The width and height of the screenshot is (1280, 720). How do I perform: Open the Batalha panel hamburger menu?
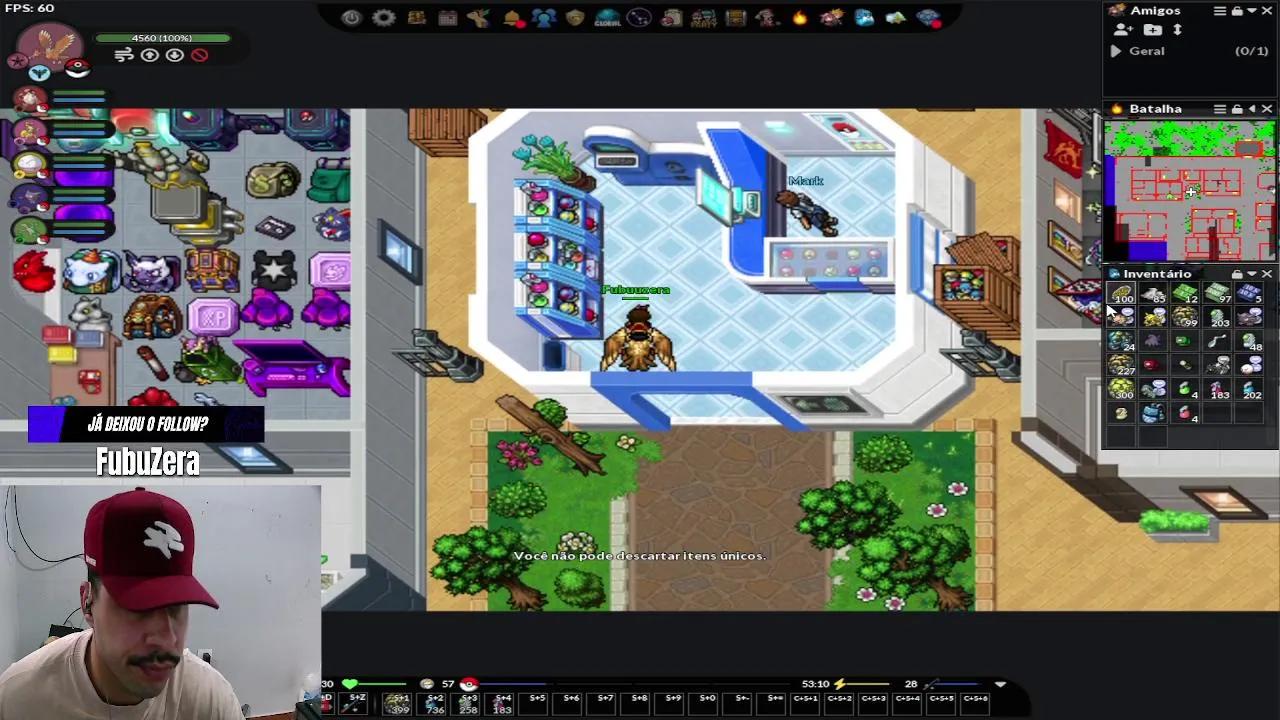pos(1219,108)
